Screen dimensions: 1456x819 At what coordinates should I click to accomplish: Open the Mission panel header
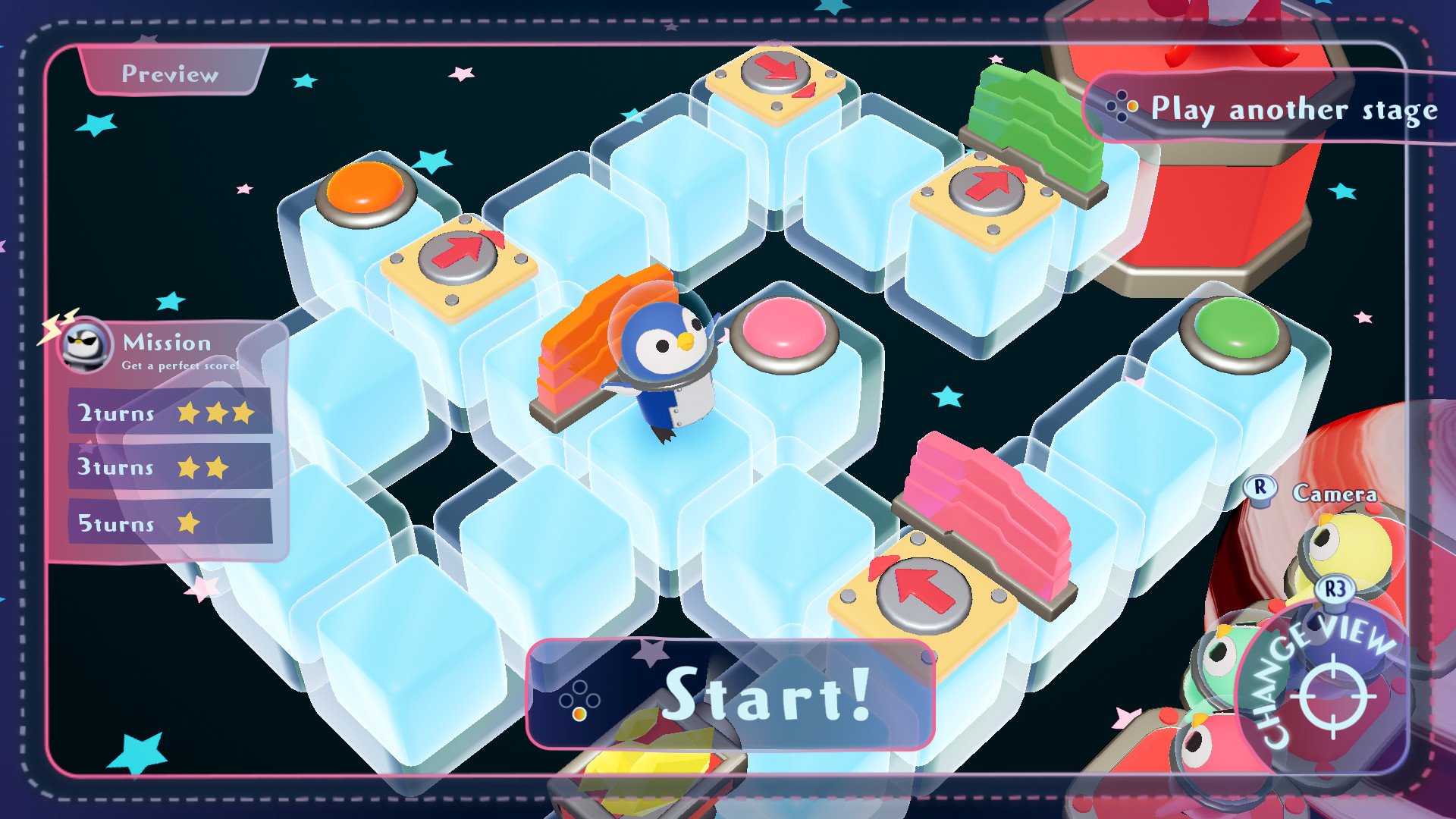[x=167, y=344]
